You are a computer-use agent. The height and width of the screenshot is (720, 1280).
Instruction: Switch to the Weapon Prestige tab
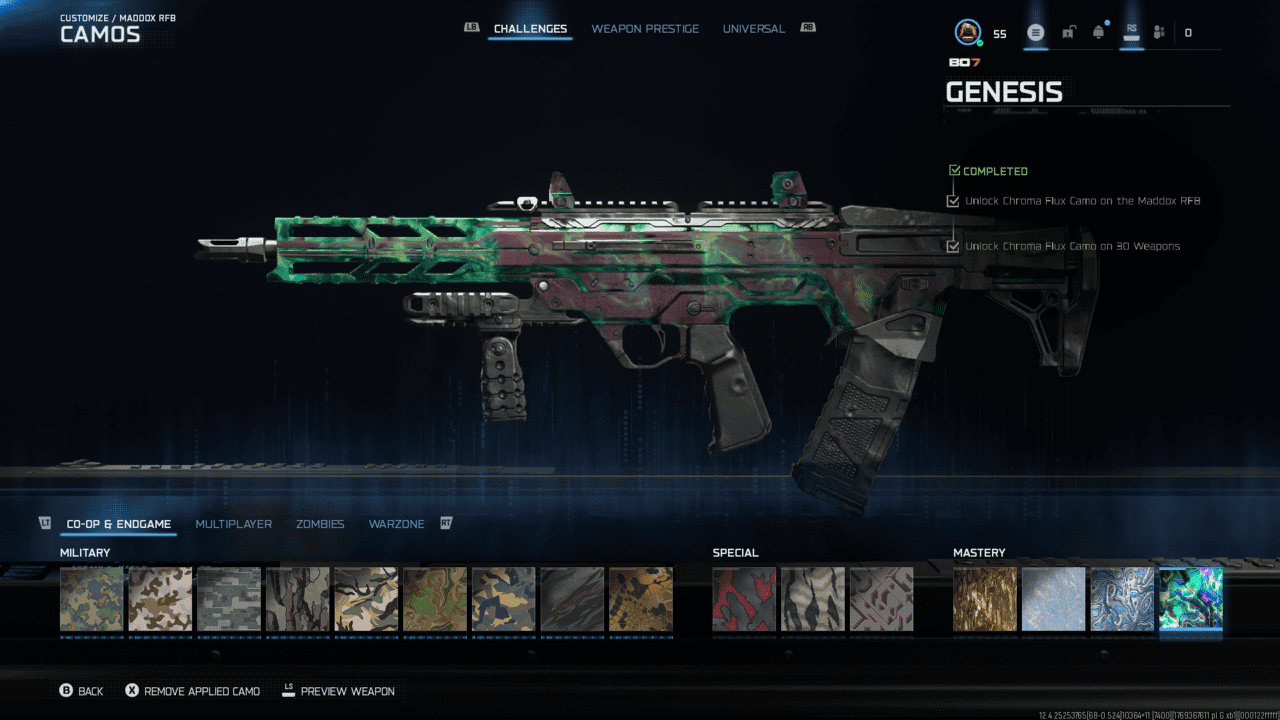645,29
